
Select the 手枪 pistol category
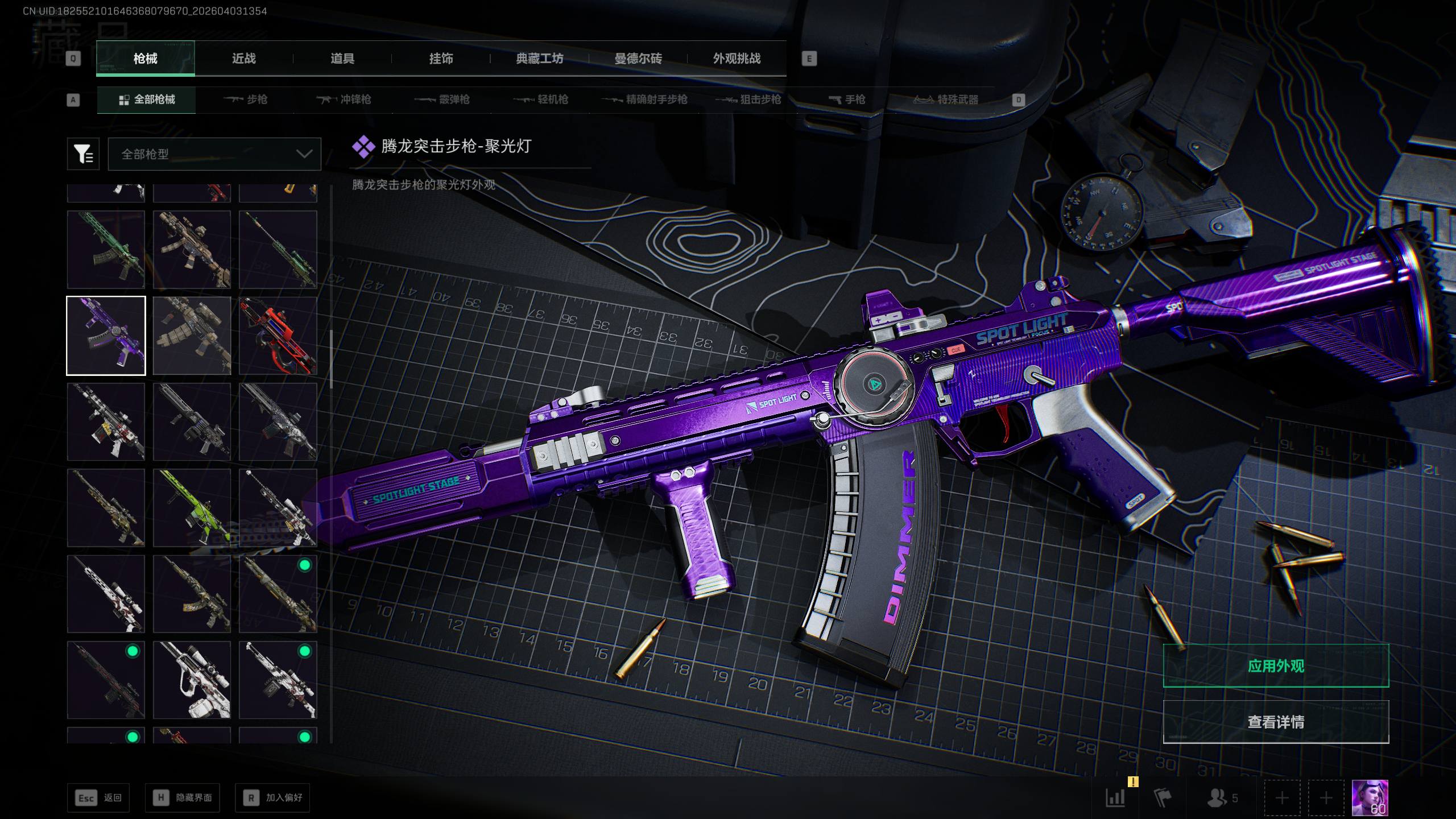tap(847, 100)
